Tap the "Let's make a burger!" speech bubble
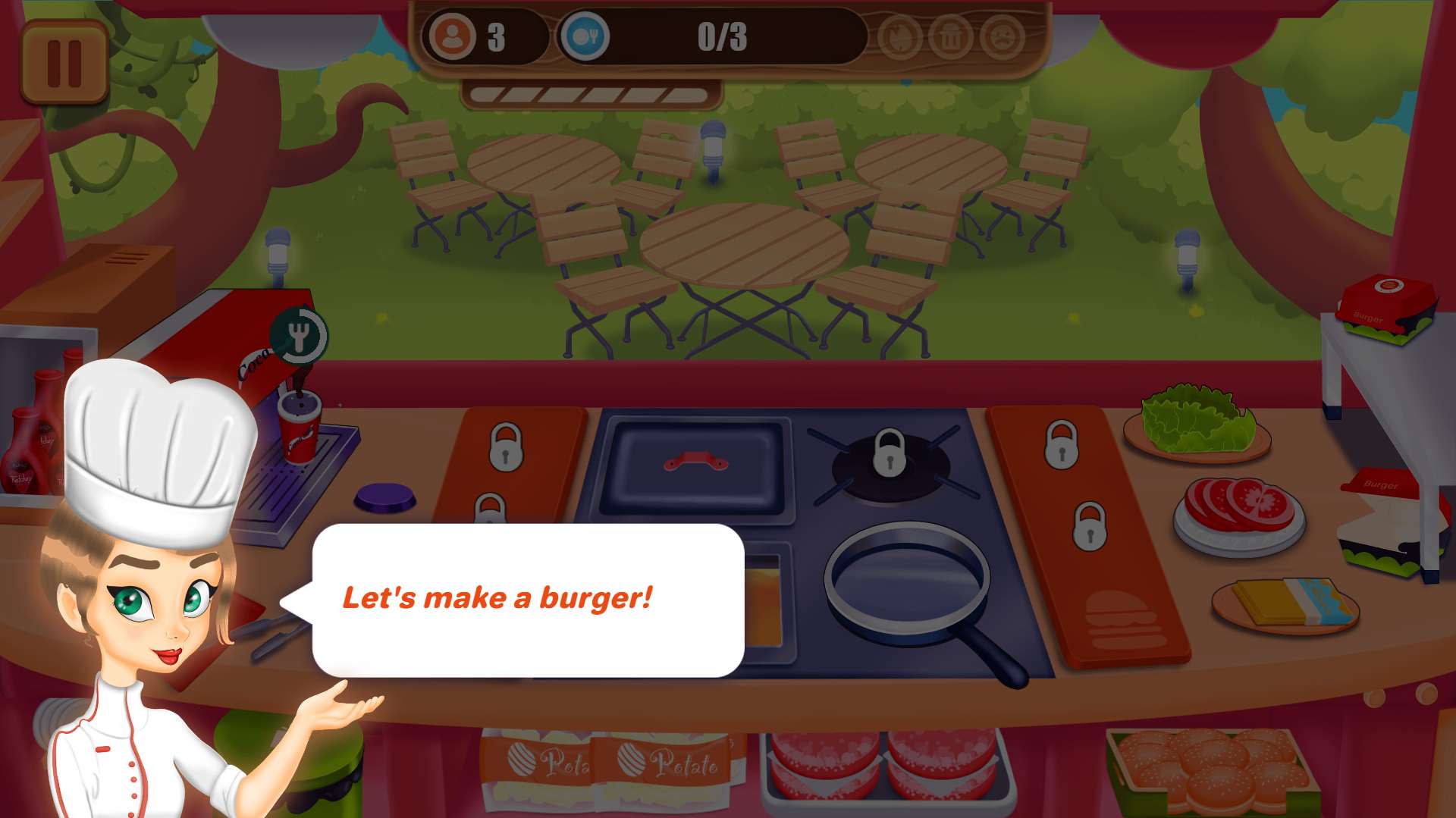The image size is (1456, 818). coord(528,600)
